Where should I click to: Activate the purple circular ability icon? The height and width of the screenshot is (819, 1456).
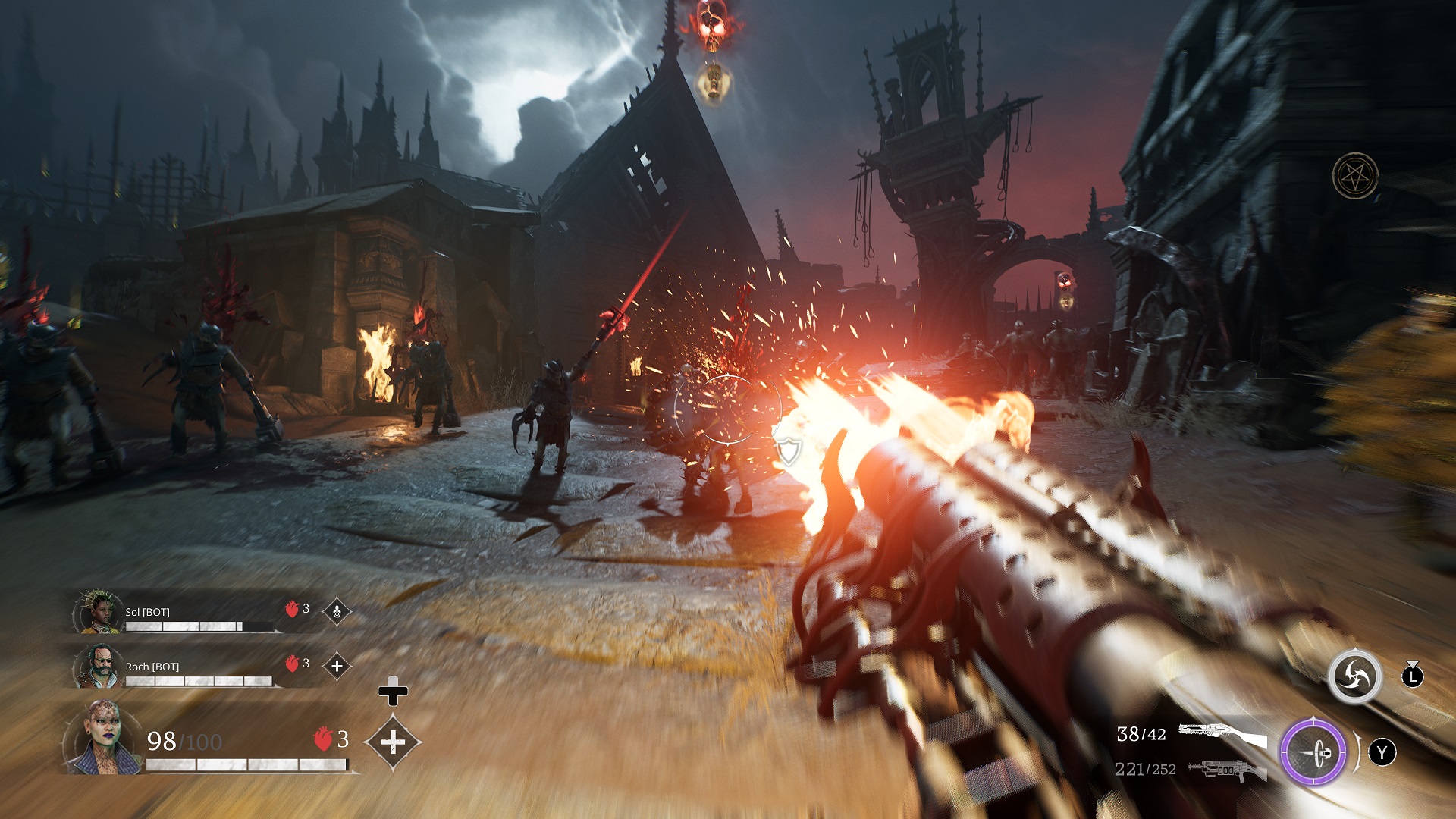tap(1313, 752)
